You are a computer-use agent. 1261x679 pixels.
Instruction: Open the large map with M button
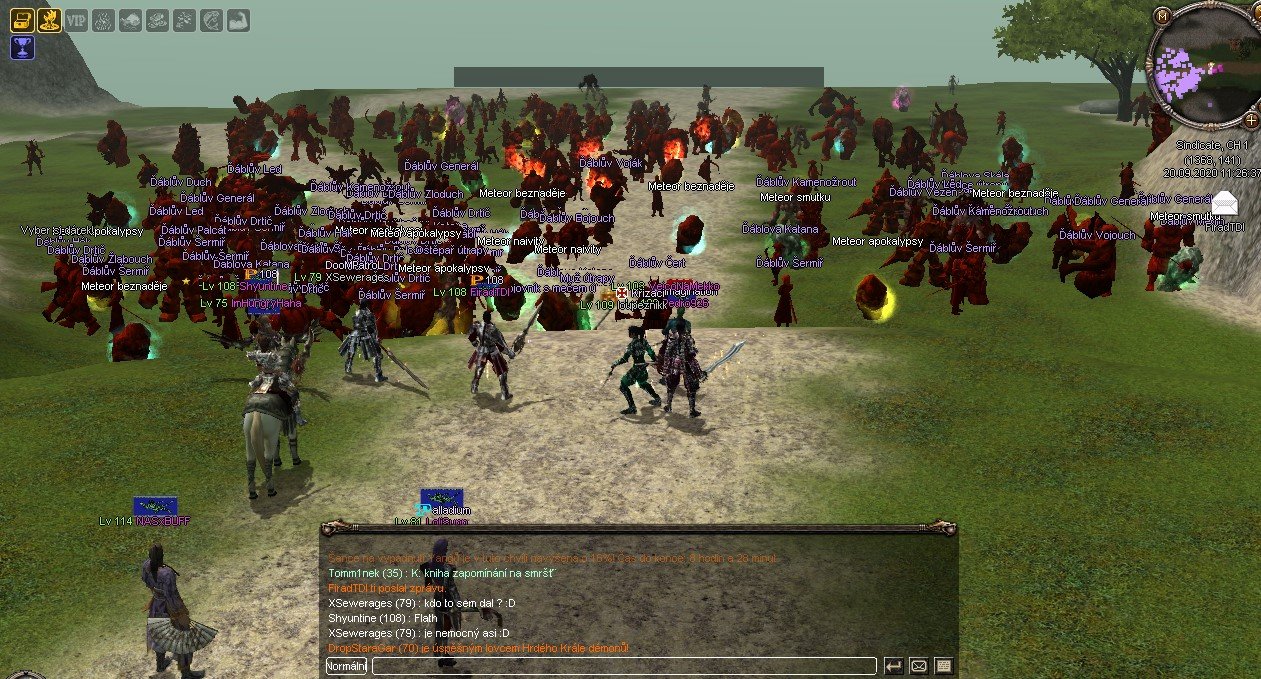click(x=1162, y=16)
